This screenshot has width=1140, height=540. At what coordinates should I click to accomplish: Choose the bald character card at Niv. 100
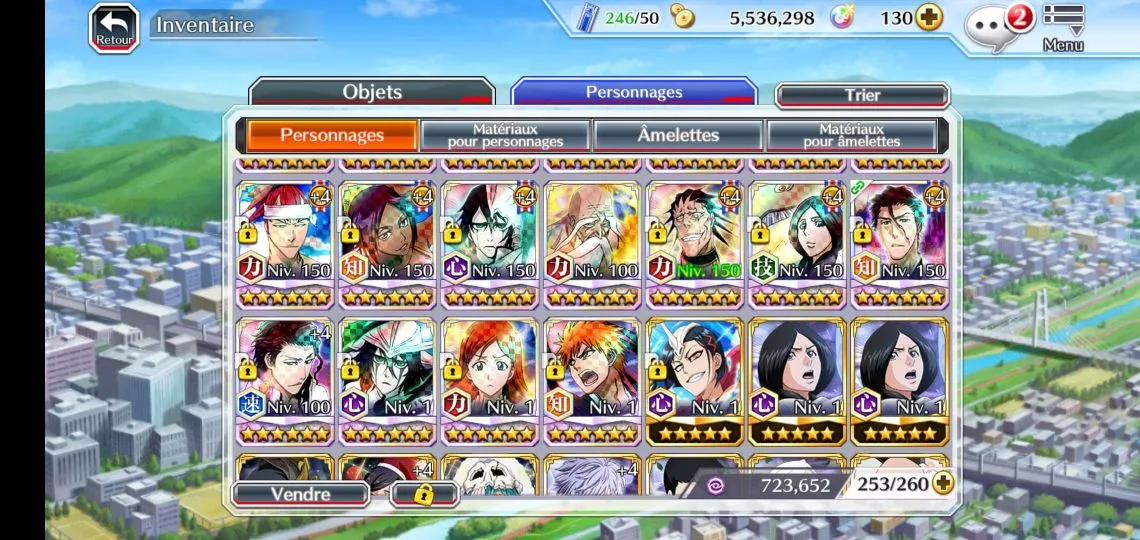tap(592, 244)
